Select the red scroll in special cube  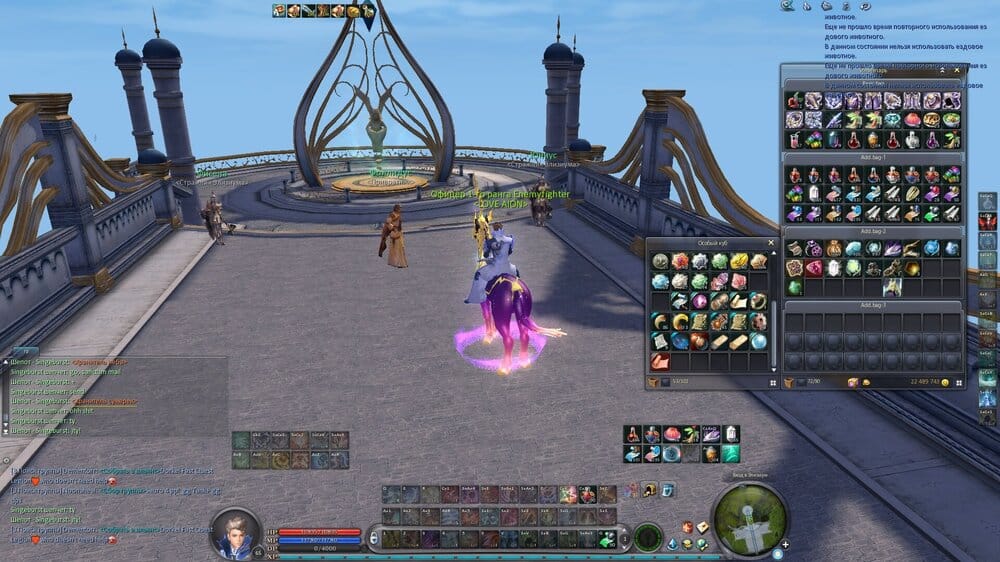tap(659, 361)
